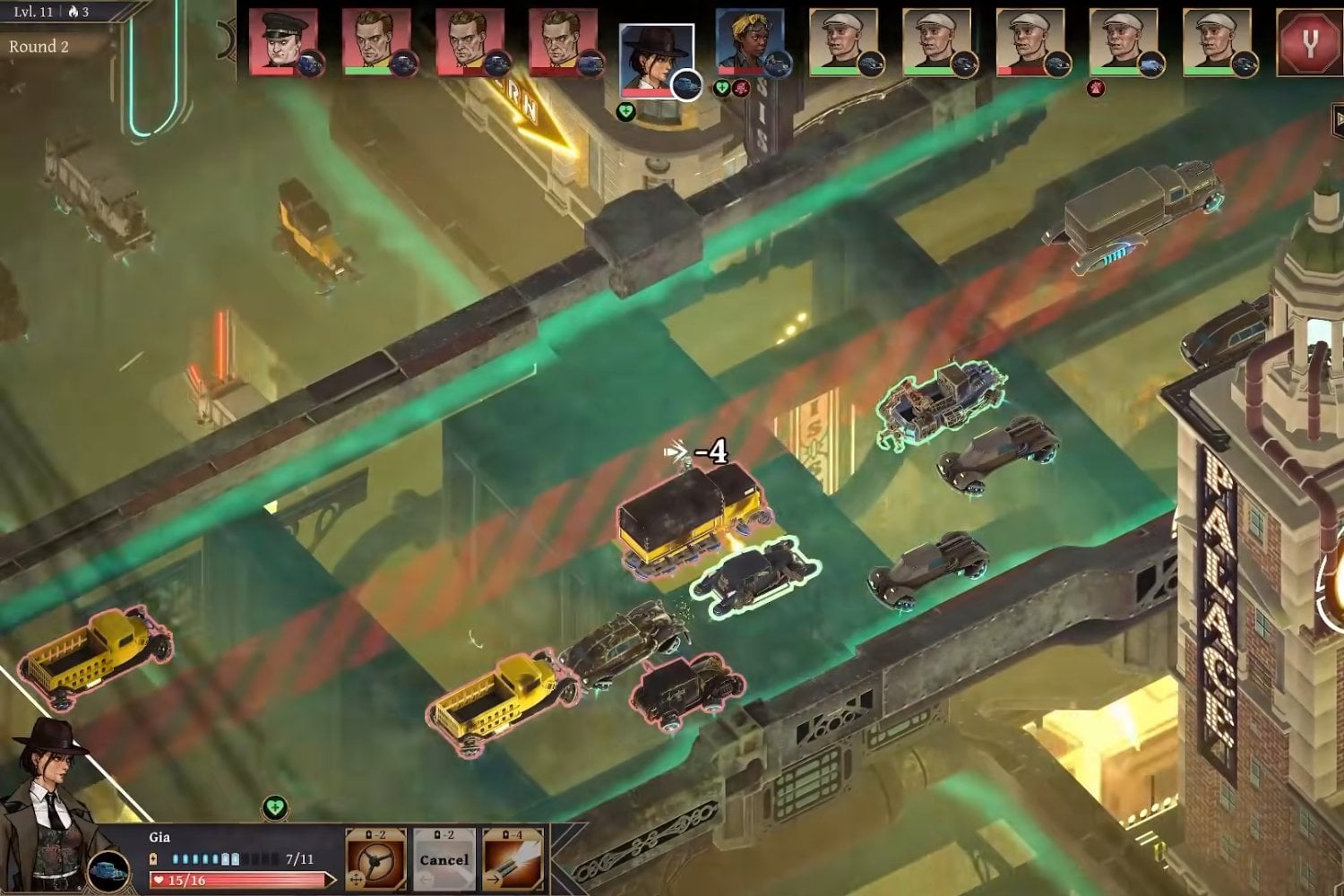Select the police-capped officer in turn order

[283, 42]
